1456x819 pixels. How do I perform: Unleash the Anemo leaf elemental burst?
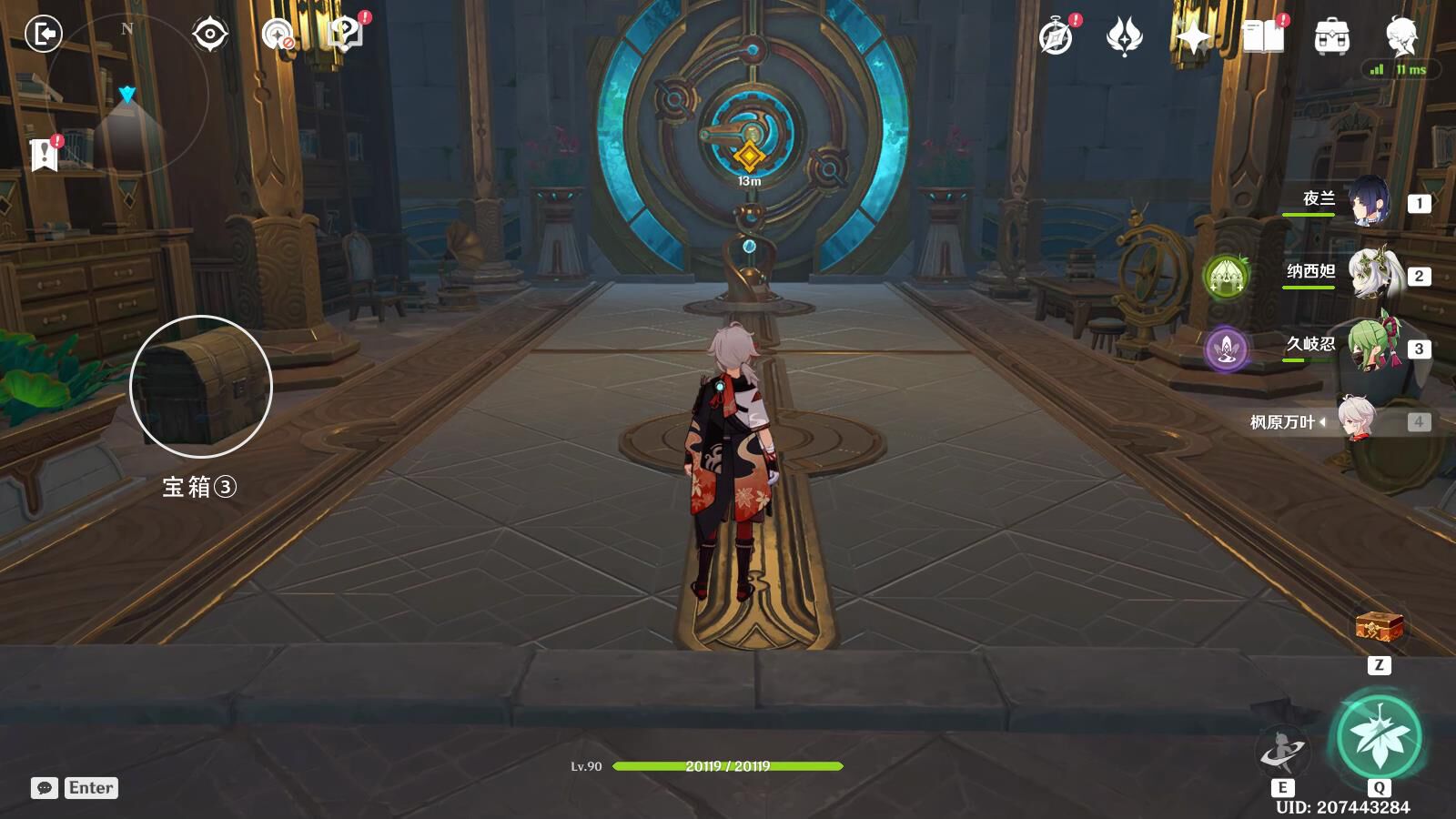coord(1379,736)
